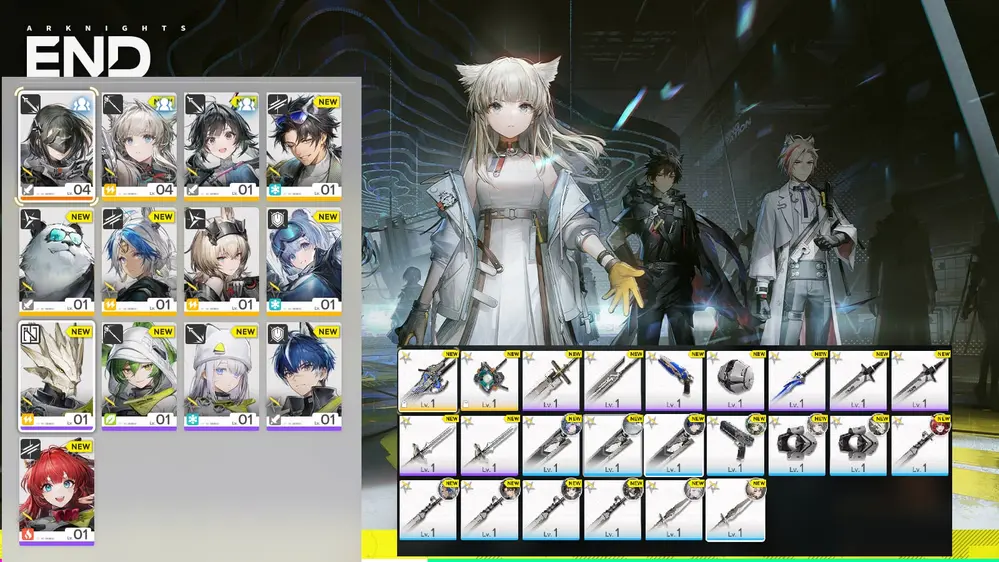Choose the teal-gem gold-rarity arts unit

click(490, 380)
